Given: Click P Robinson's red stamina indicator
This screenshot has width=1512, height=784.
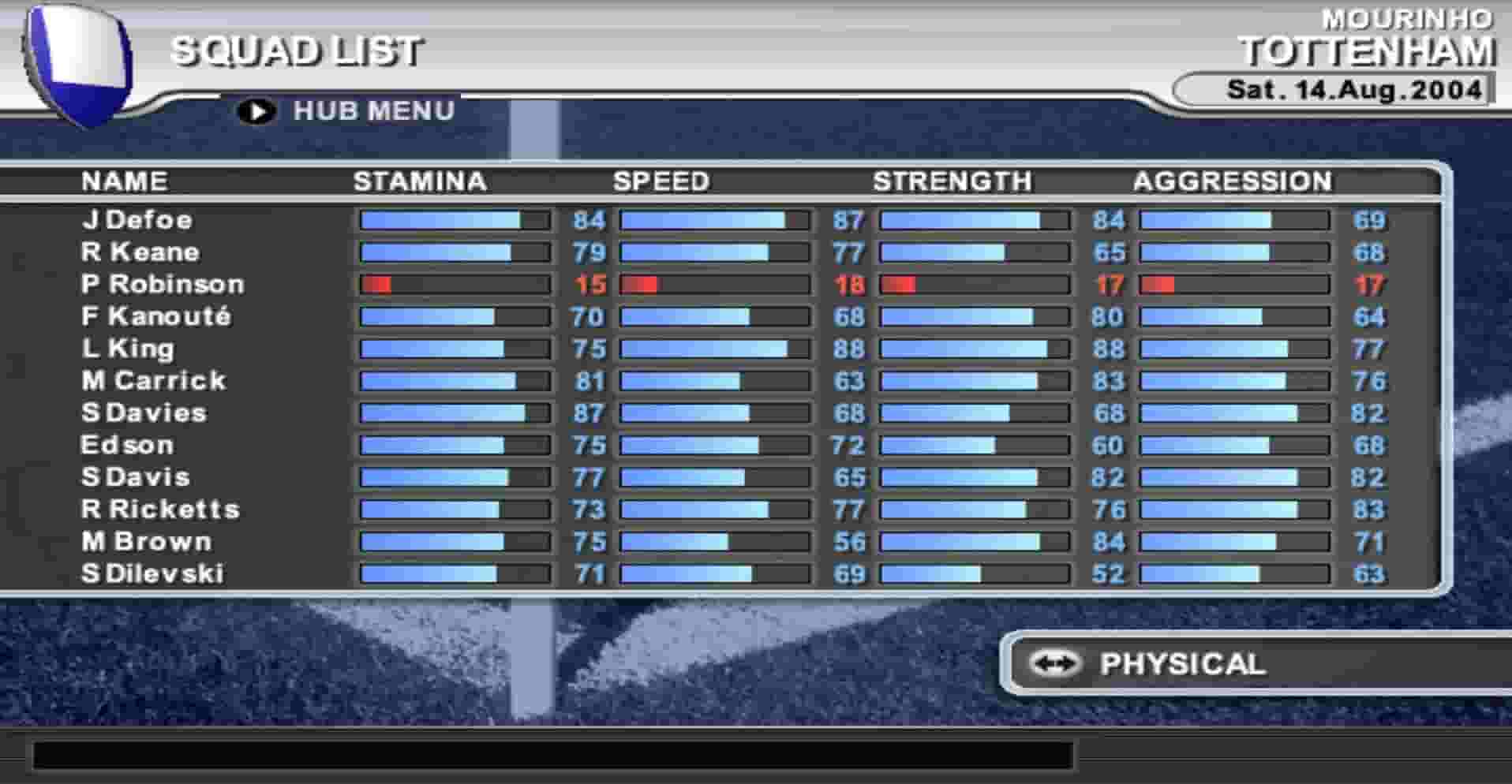Looking at the screenshot, I should point(377,285).
